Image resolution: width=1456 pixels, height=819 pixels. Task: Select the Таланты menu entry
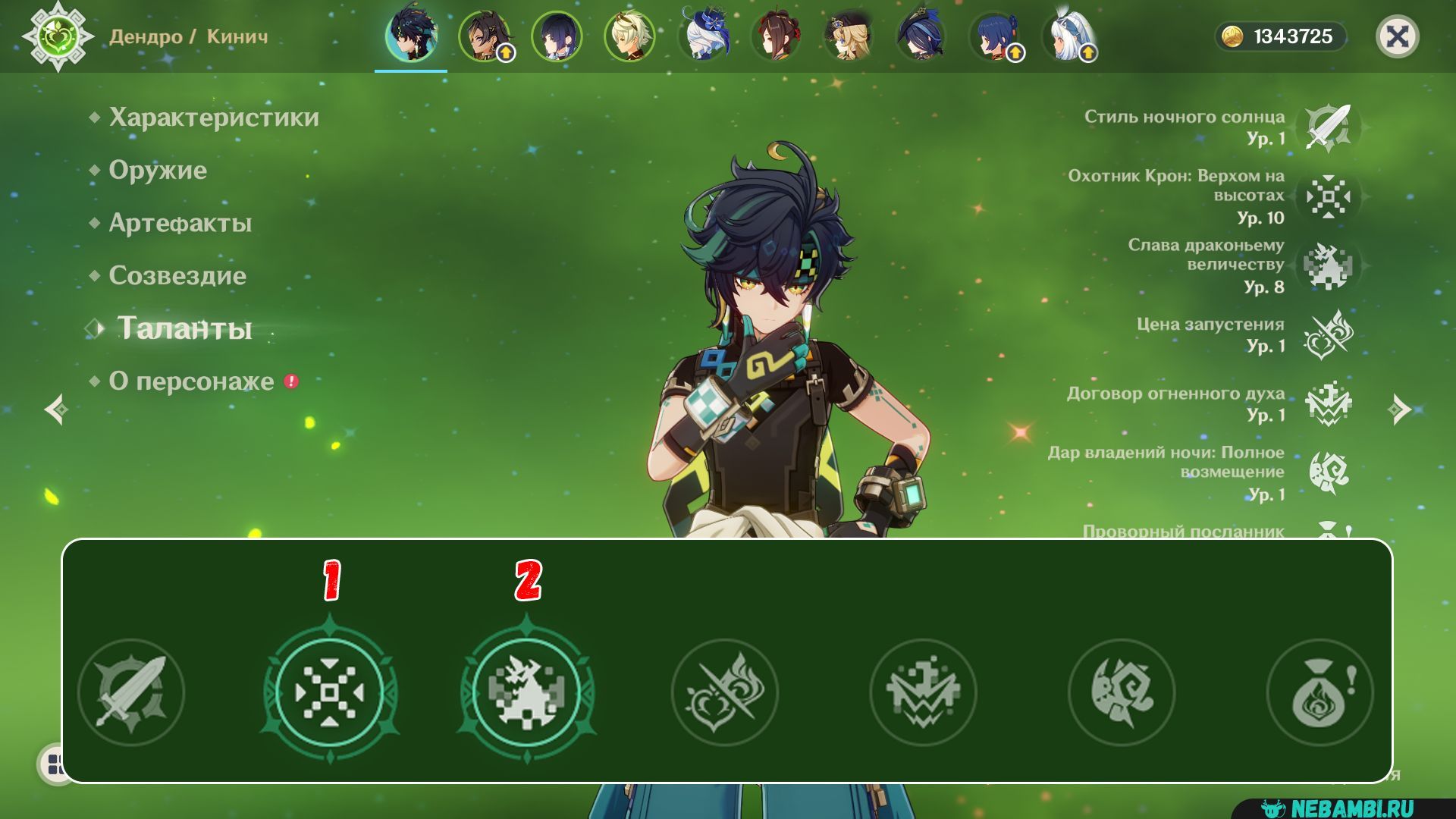(x=184, y=328)
